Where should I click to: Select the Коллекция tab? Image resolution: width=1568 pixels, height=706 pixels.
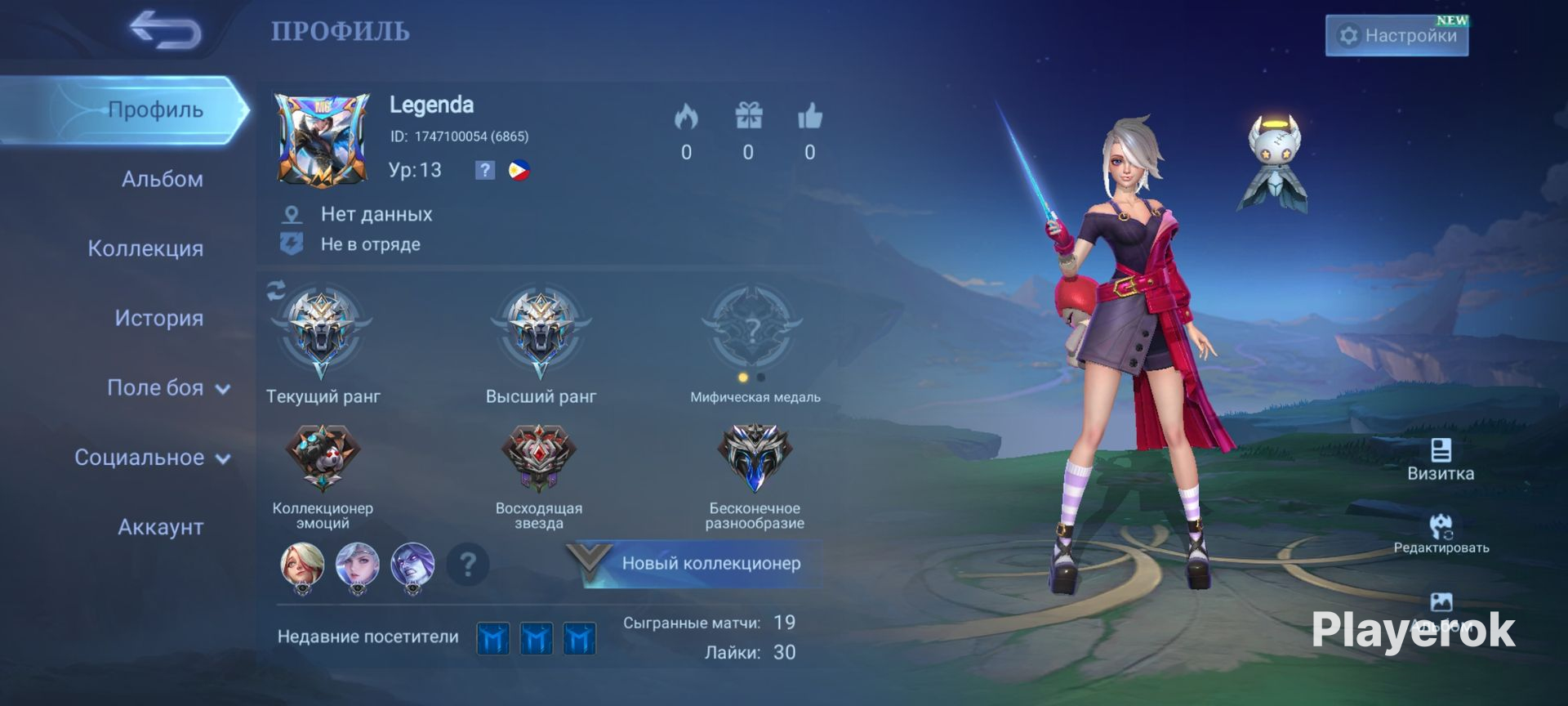(x=145, y=248)
